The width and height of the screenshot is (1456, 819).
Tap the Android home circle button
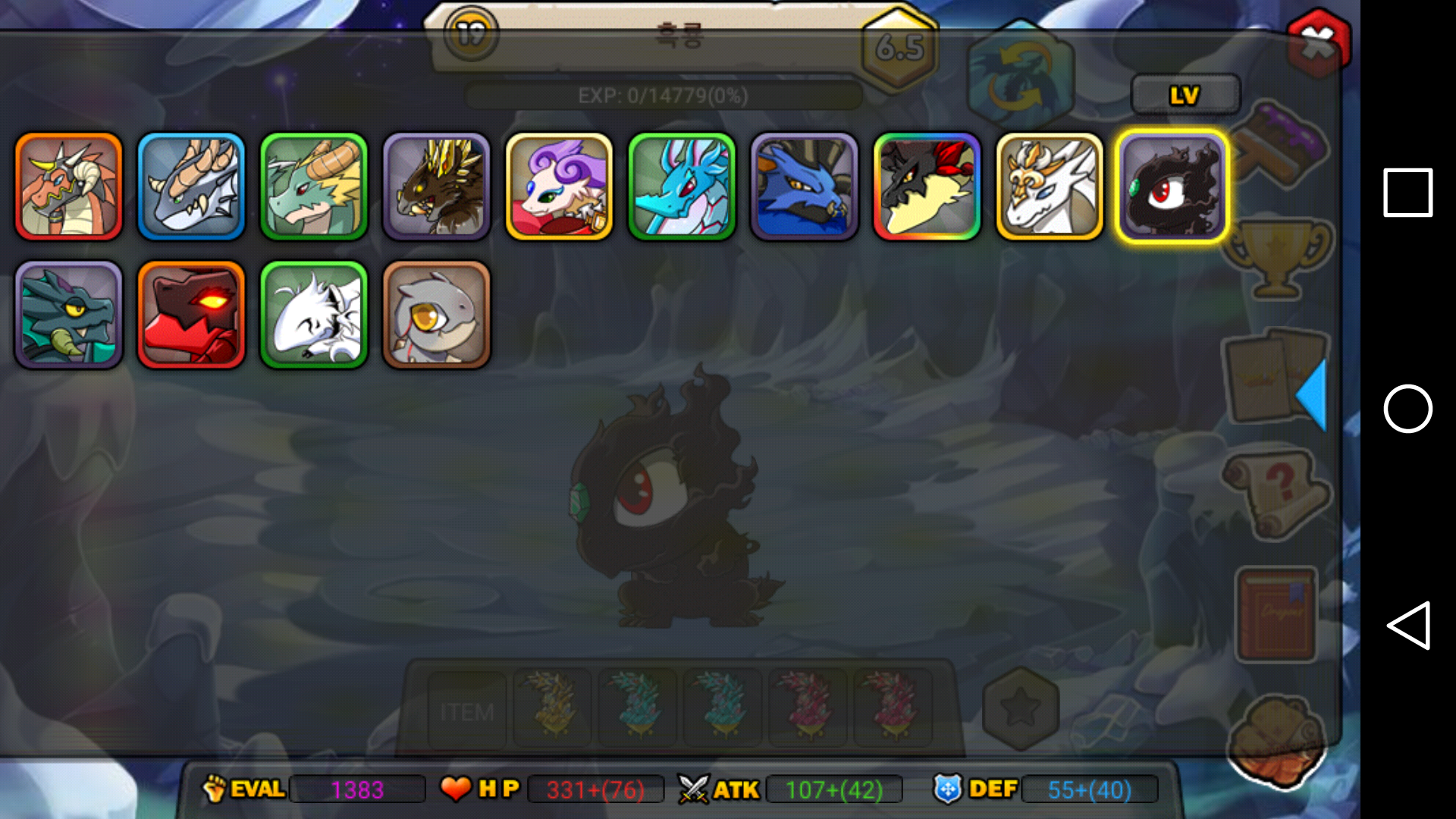(1408, 409)
